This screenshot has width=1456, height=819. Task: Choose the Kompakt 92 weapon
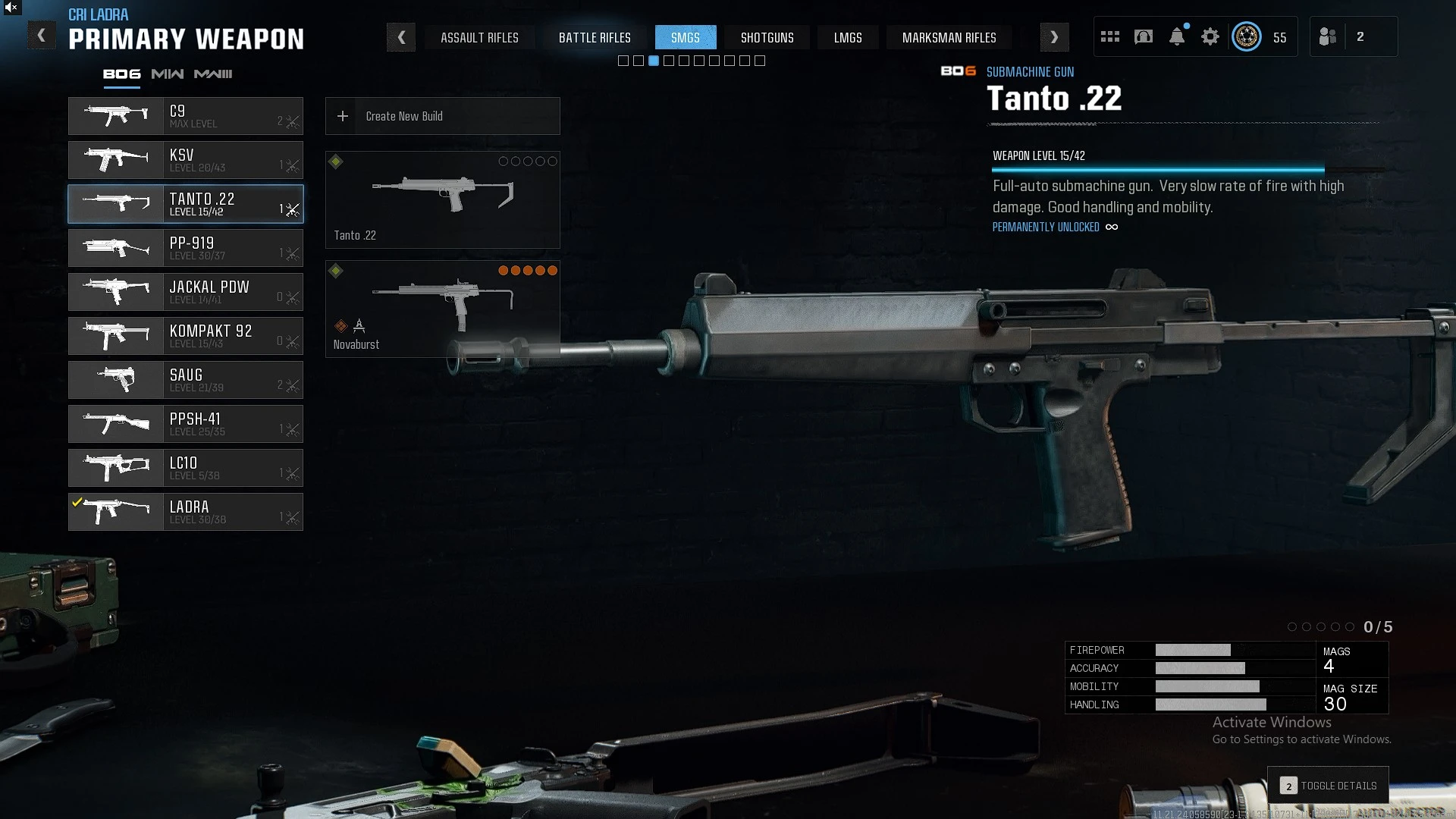(186, 336)
